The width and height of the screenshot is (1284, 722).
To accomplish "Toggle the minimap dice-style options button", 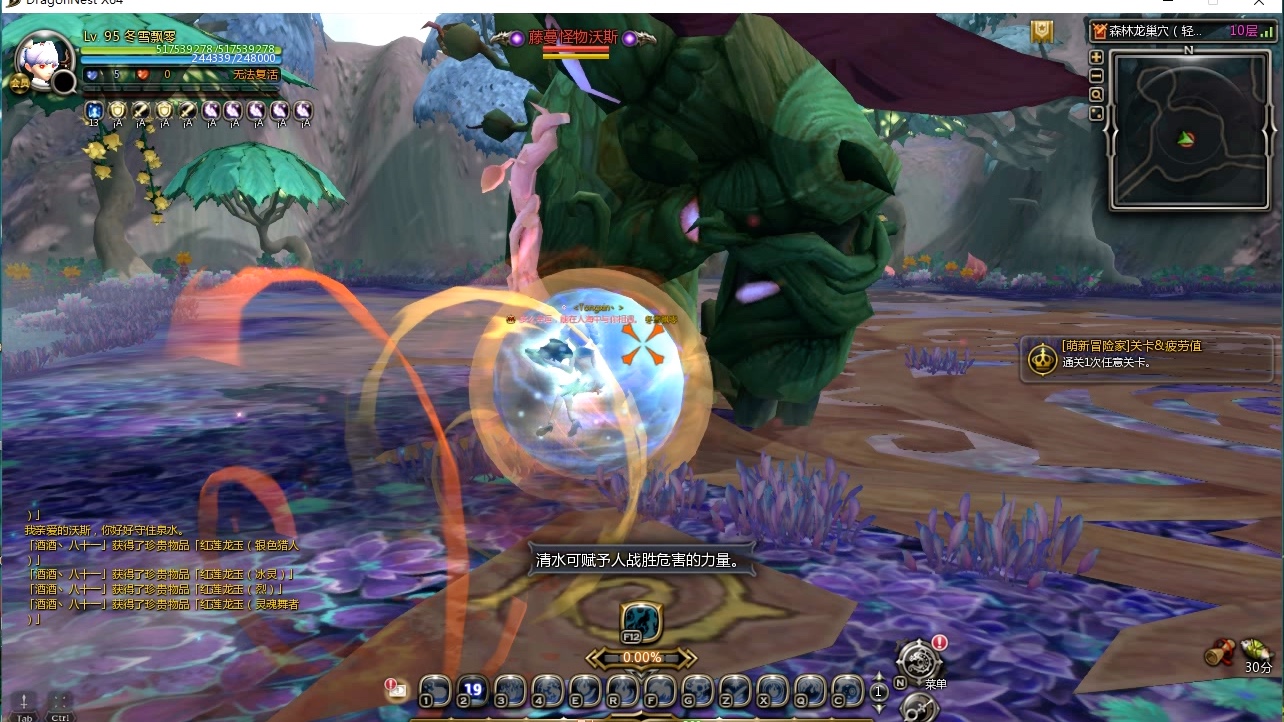I will (1096, 114).
